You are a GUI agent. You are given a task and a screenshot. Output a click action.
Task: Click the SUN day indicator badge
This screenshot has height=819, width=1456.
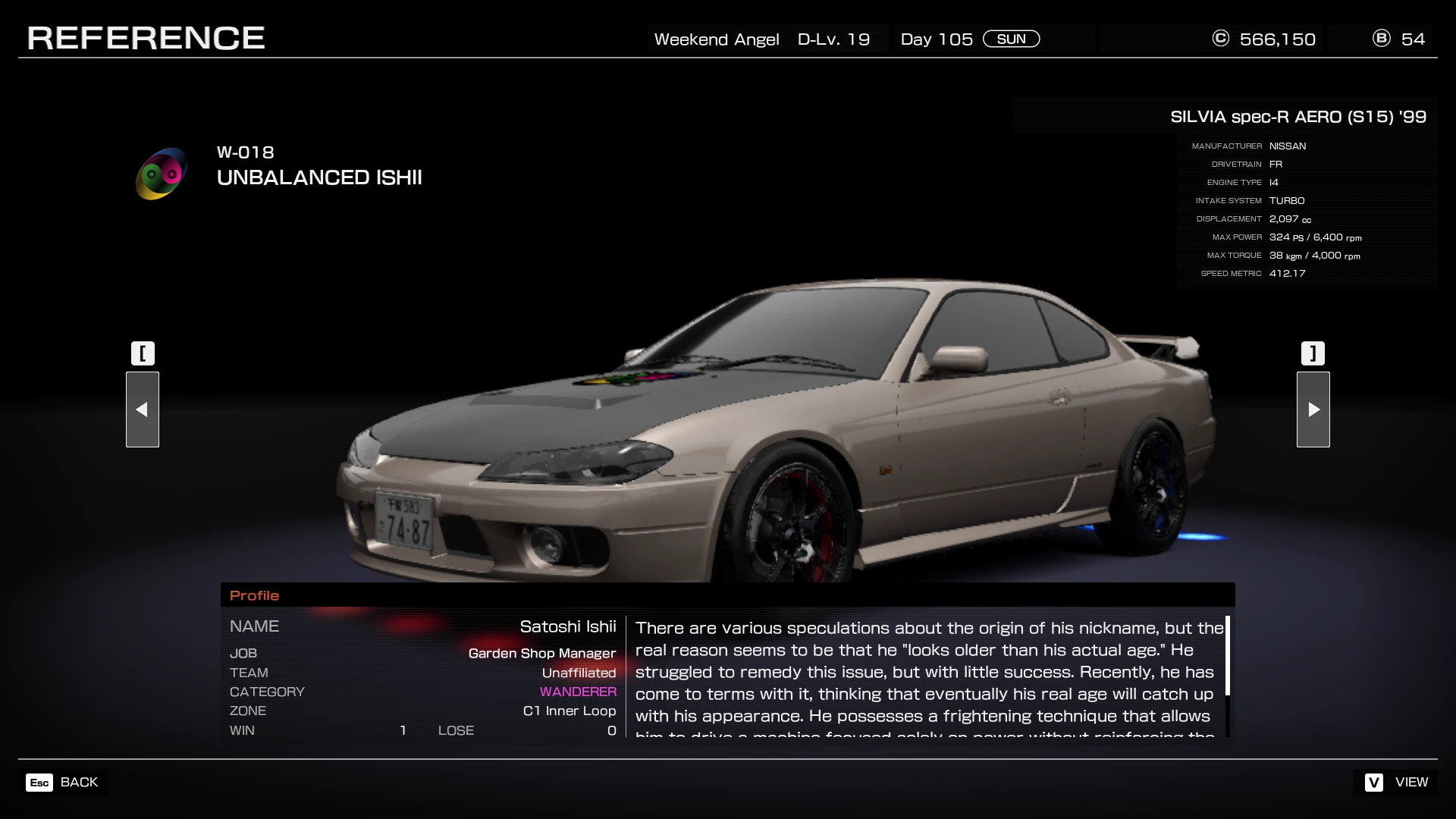[x=1012, y=39]
